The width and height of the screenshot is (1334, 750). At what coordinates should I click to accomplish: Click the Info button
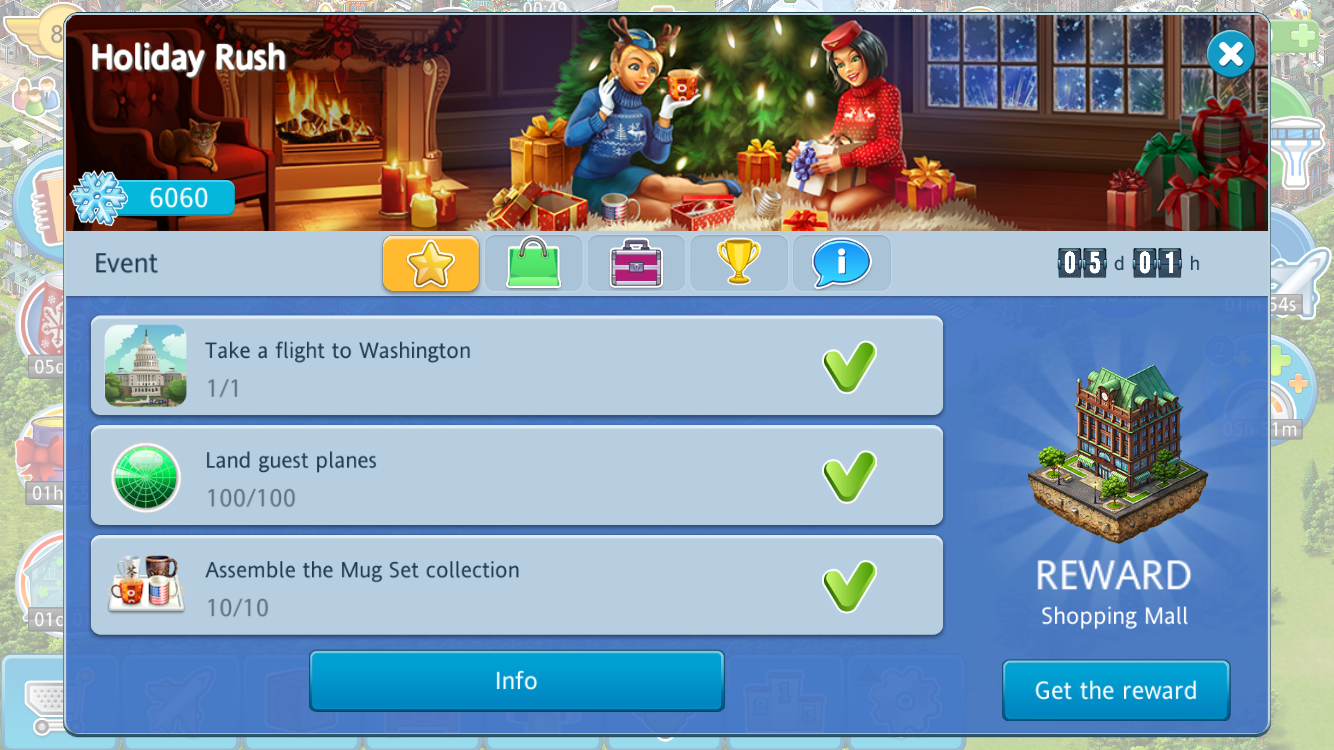point(516,681)
